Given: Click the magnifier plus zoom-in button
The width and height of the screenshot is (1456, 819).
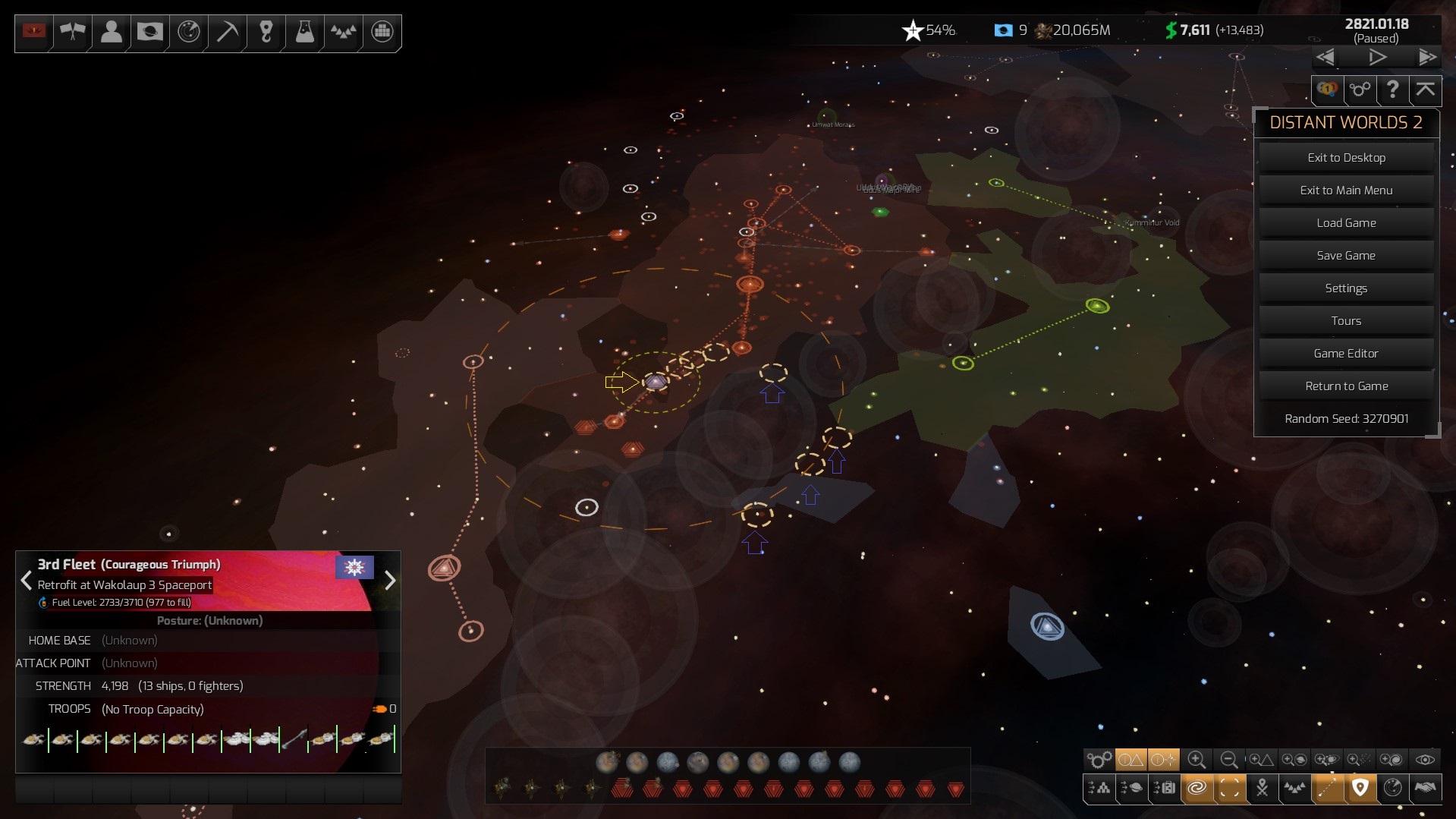Looking at the screenshot, I should point(1197,759).
